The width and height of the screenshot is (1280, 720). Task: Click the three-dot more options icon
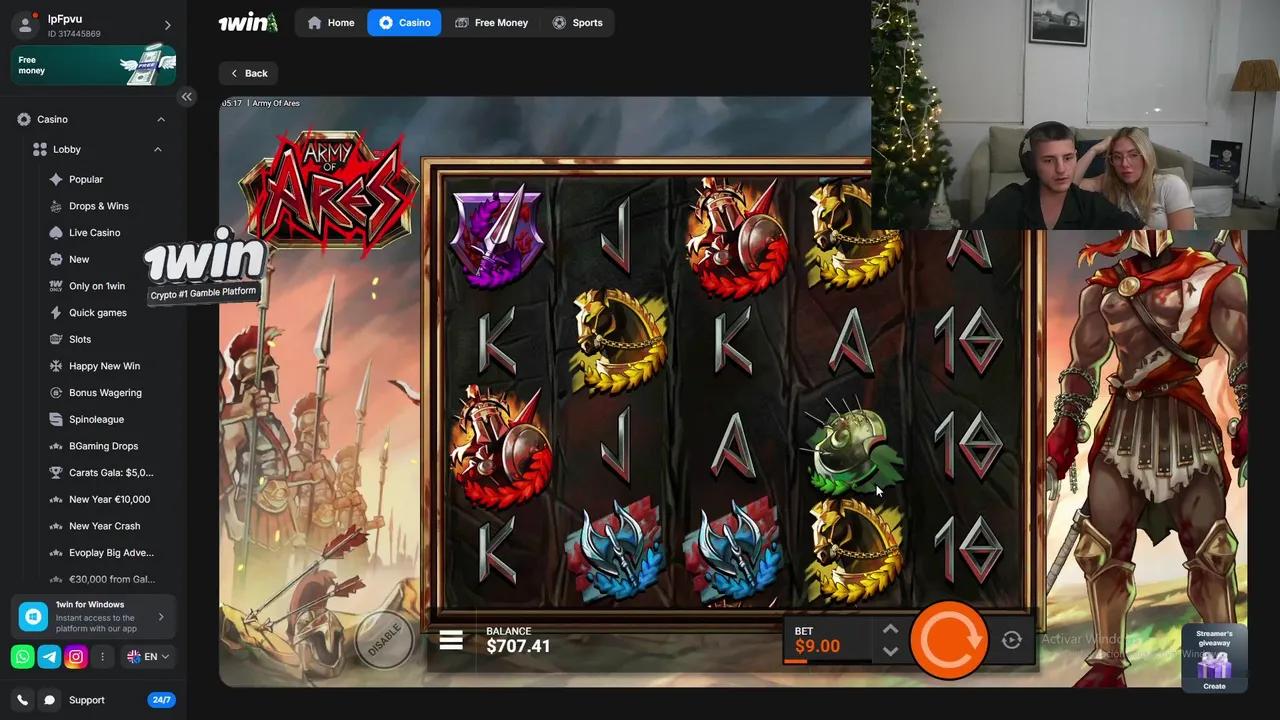coord(103,657)
